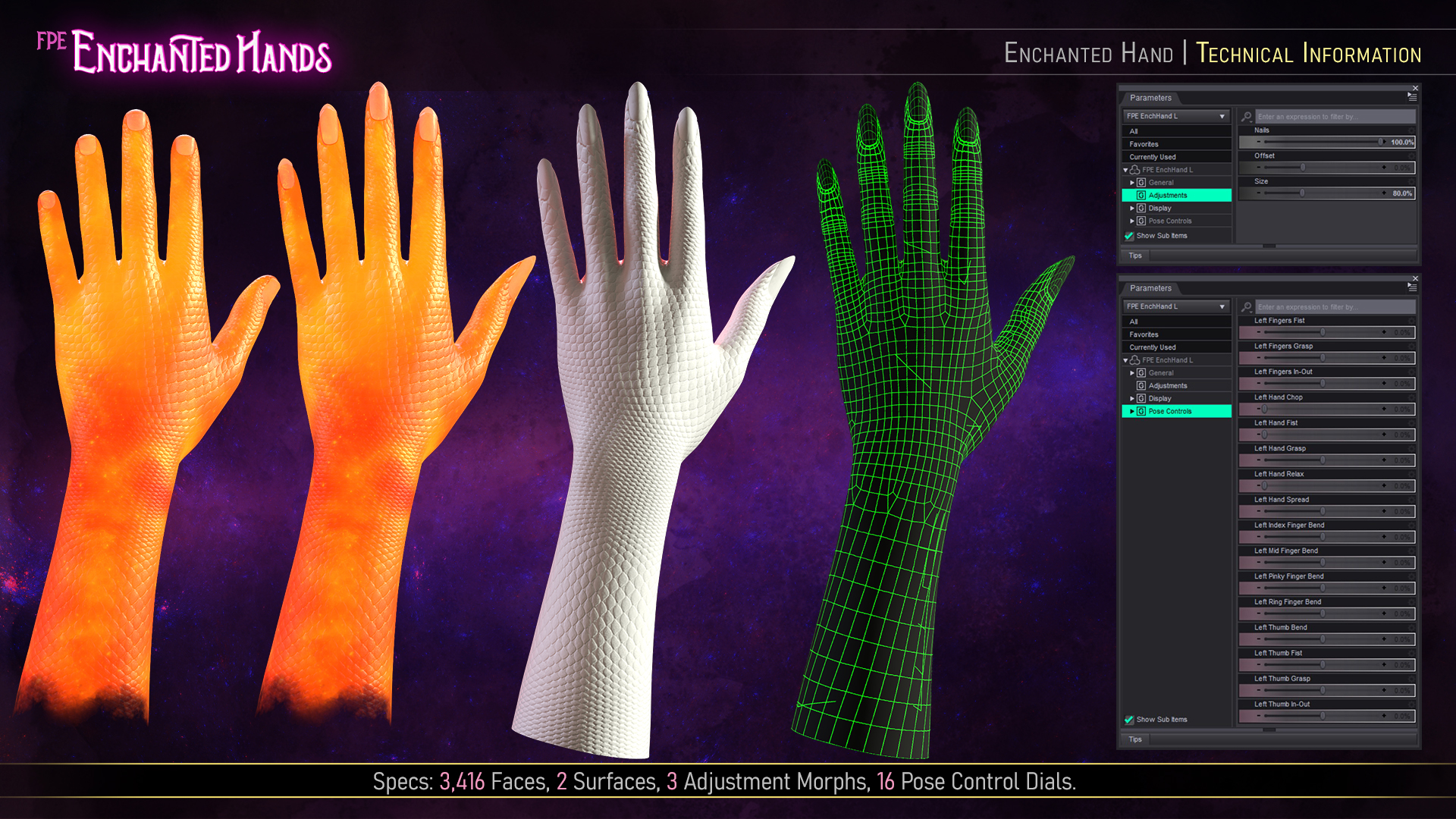This screenshot has width=1456, height=819.
Task: Click the node icon next to FPE EnchHand L
Action: pyautogui.click(x=1135, y=170)
